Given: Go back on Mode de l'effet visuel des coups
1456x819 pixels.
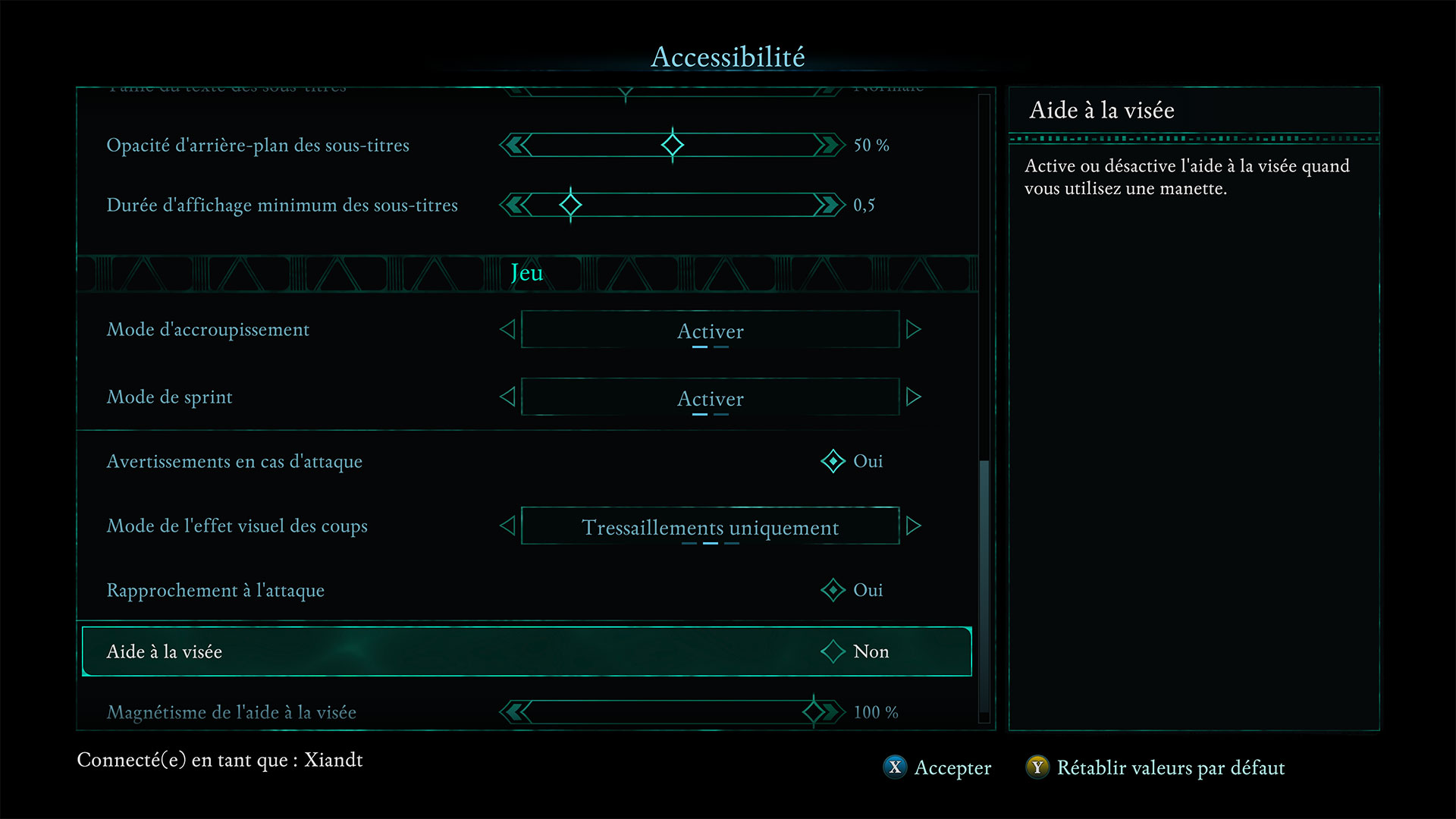Looking at the screenshot, I should 507,526.
